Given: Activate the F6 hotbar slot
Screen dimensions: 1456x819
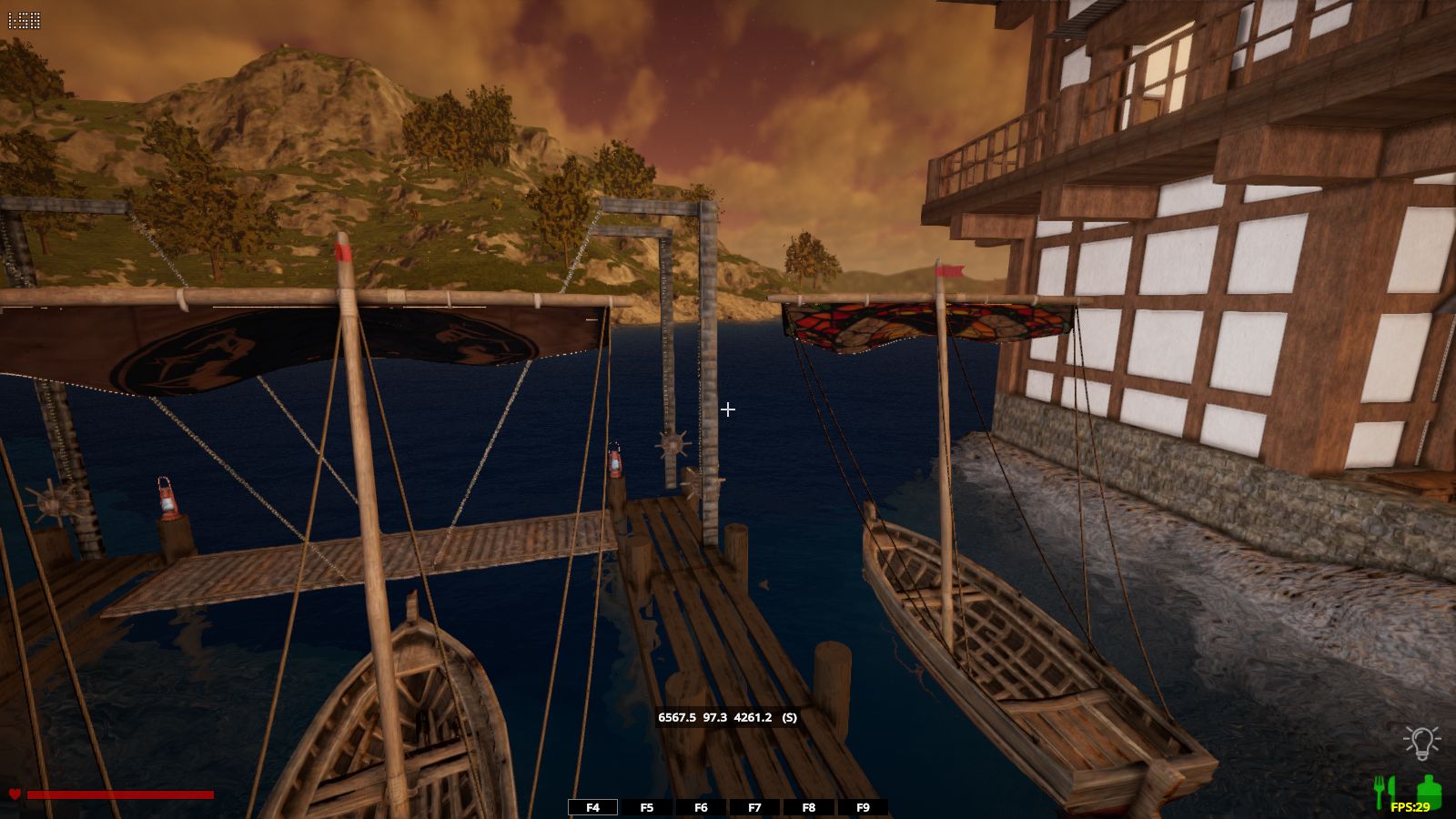Looking at the screenshot, I should [701, 807].
